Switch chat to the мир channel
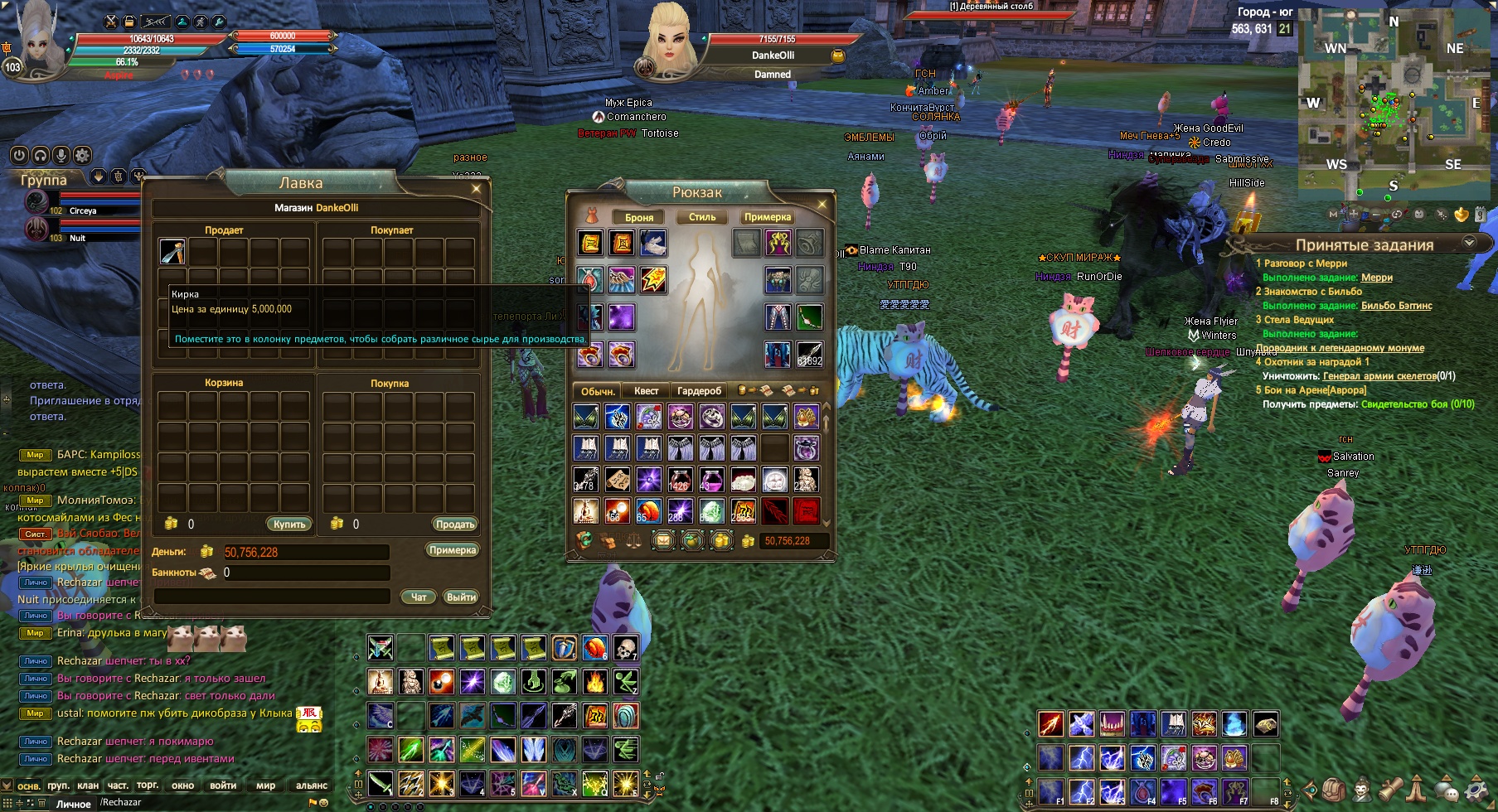 pos(265,785)
